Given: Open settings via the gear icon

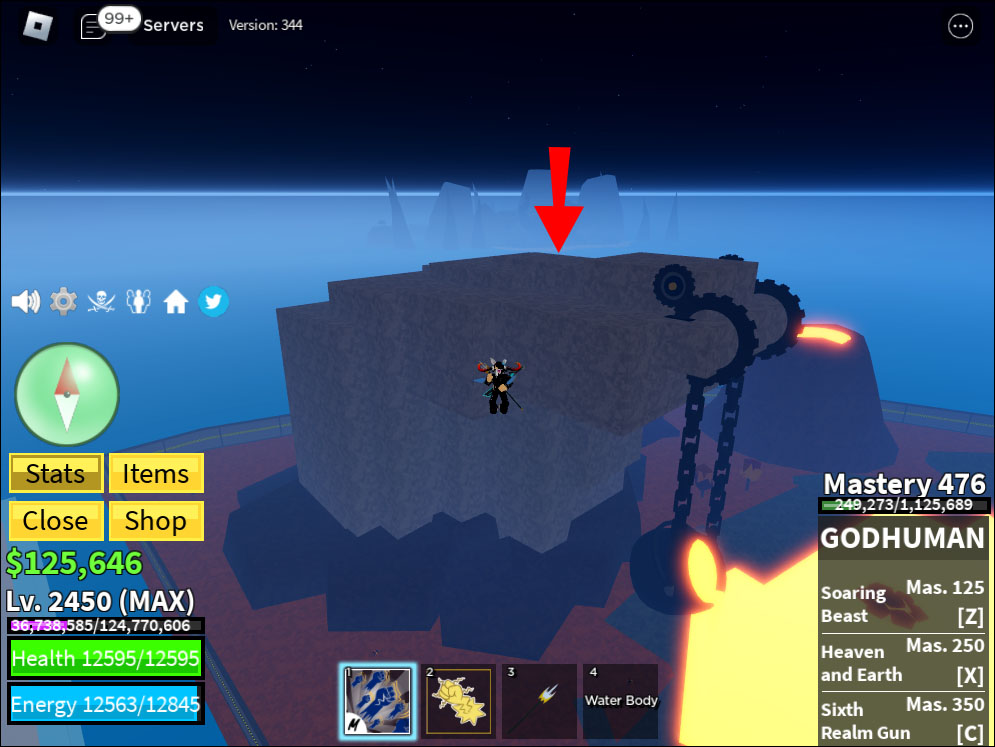Looking at the screenshot, I should tap(63, 301).
